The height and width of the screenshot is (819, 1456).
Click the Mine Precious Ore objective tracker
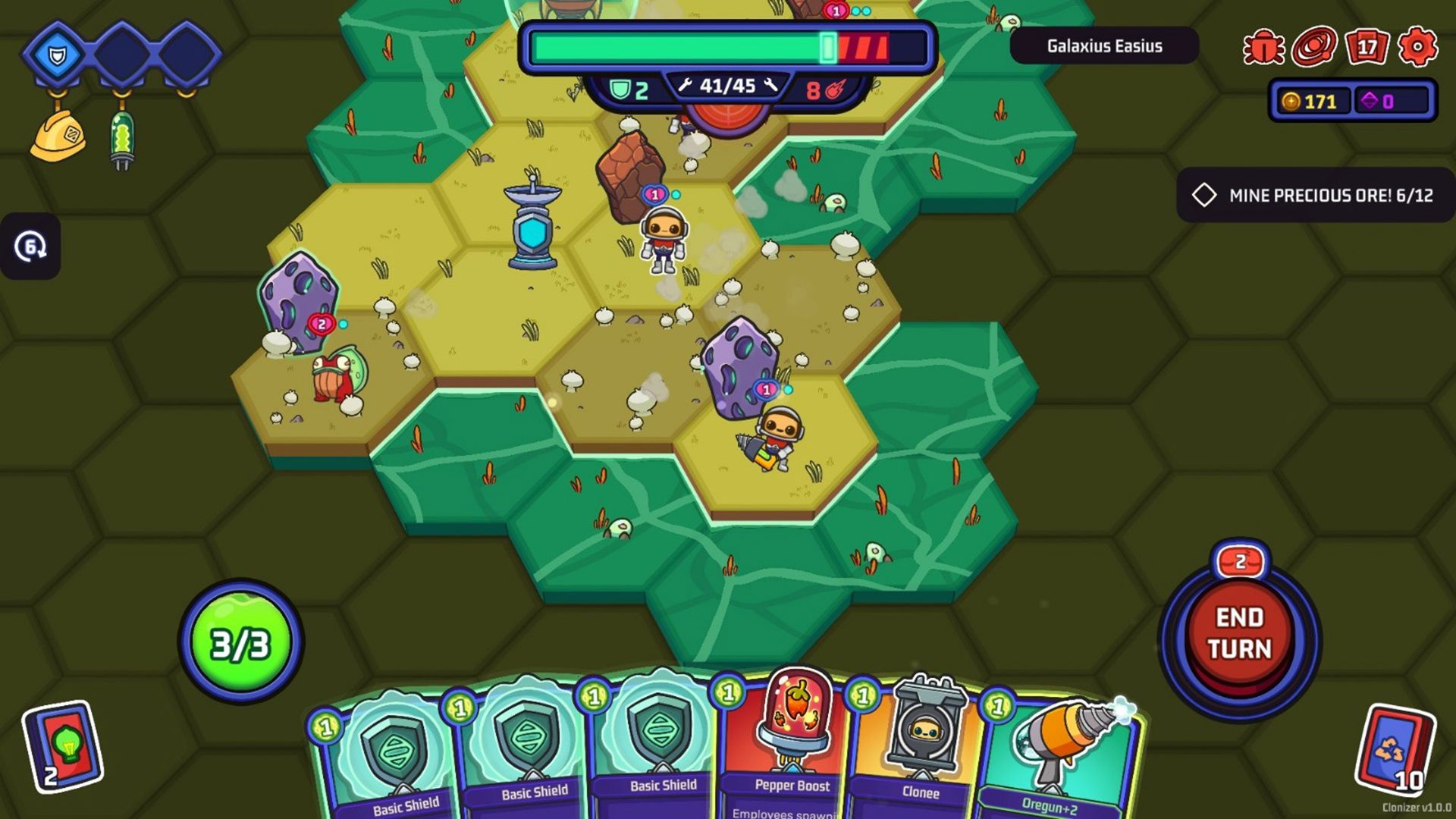1316,195
